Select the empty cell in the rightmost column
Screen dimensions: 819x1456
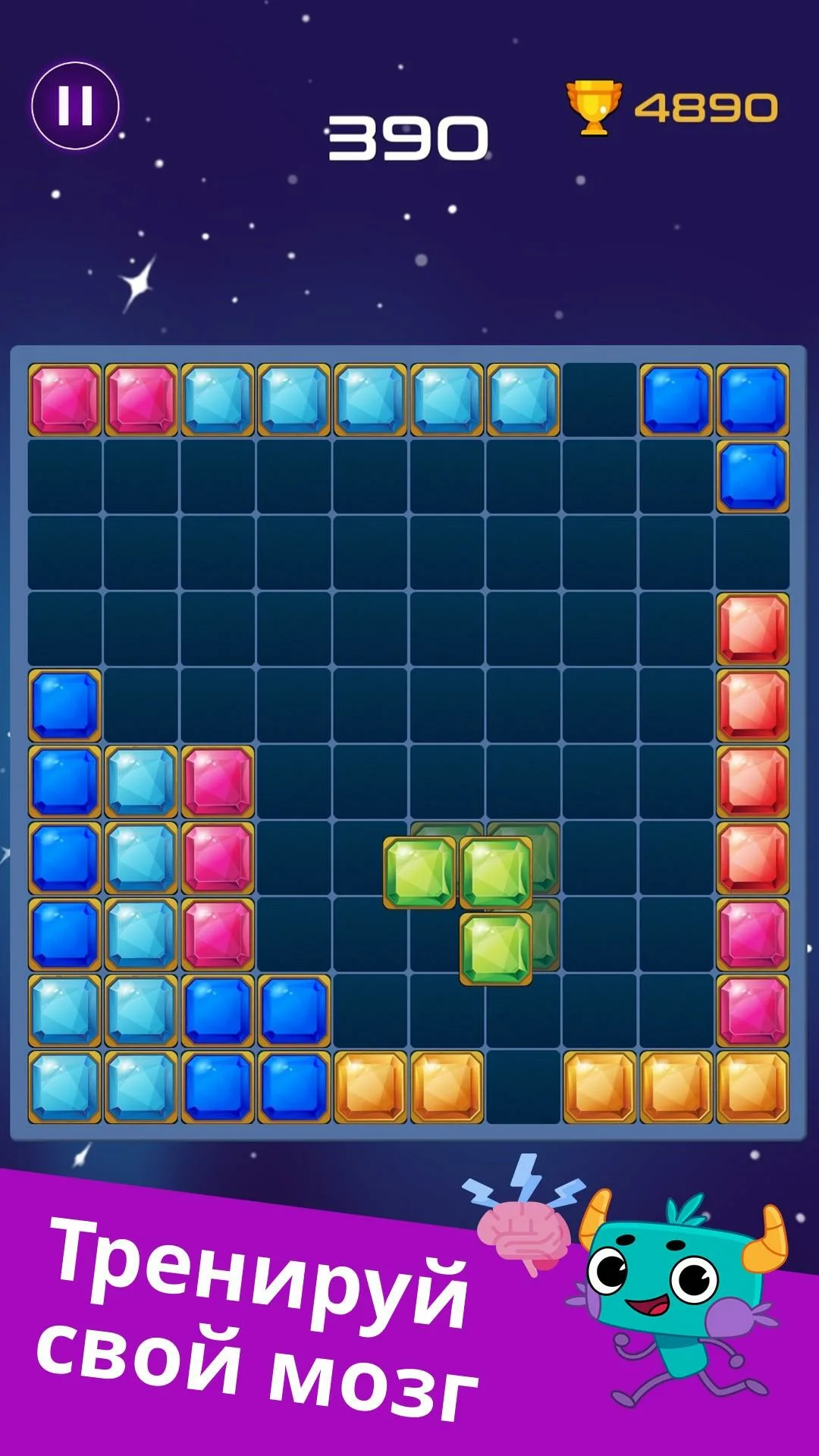click(752, 553)
